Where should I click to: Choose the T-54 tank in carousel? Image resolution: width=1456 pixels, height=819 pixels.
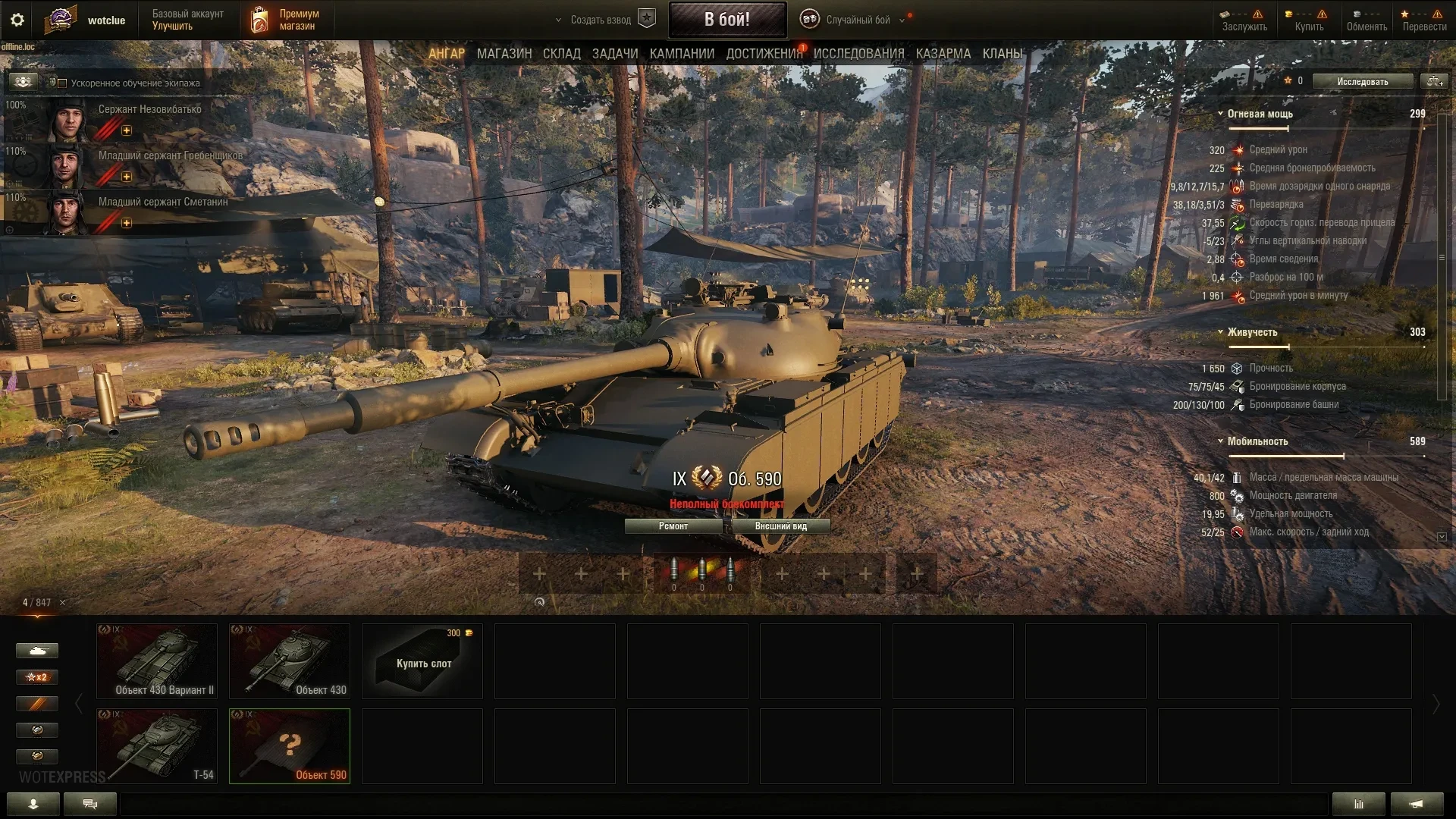pos(157,745)
